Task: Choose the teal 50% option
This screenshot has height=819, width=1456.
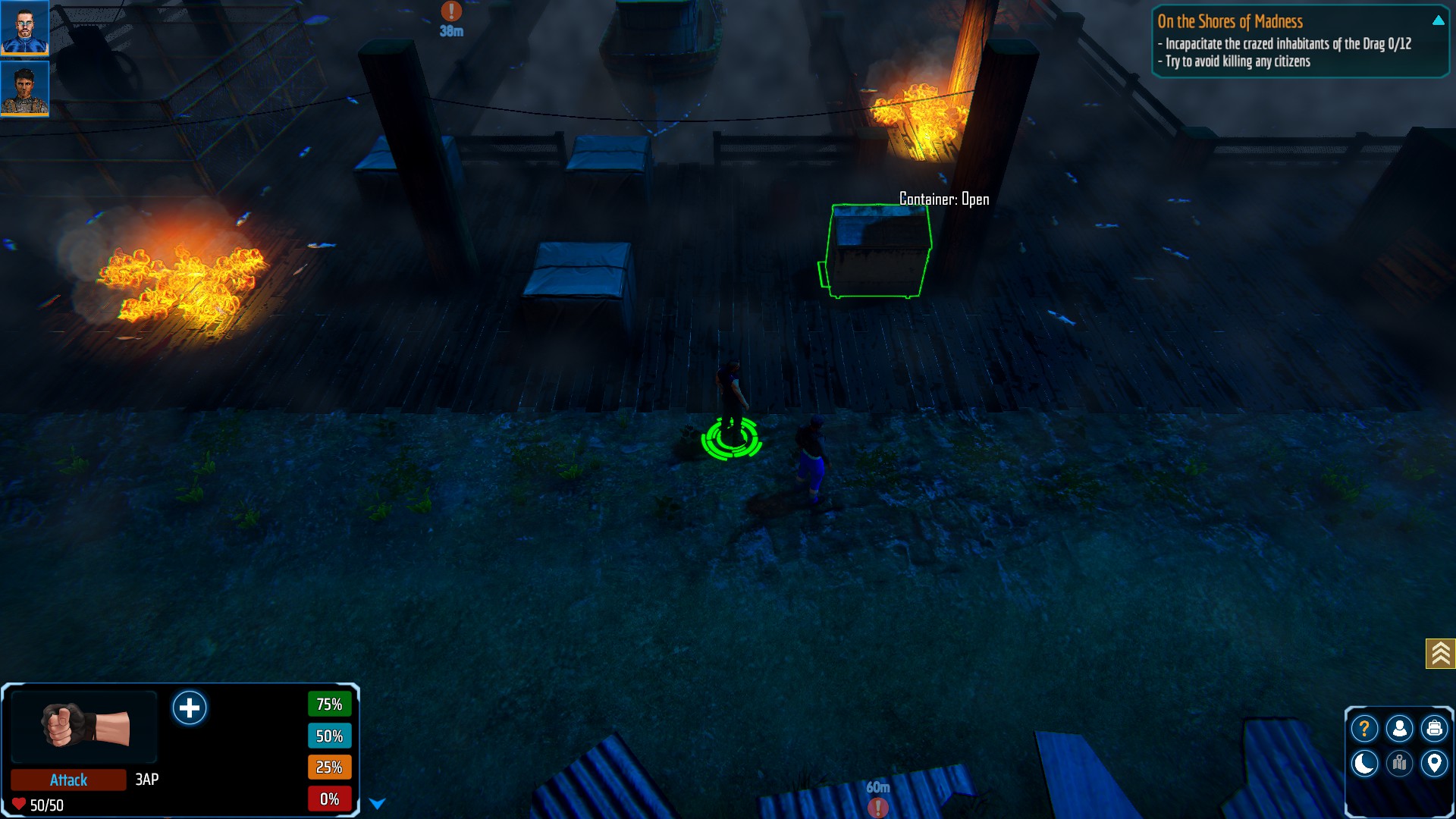Action: 329,736
